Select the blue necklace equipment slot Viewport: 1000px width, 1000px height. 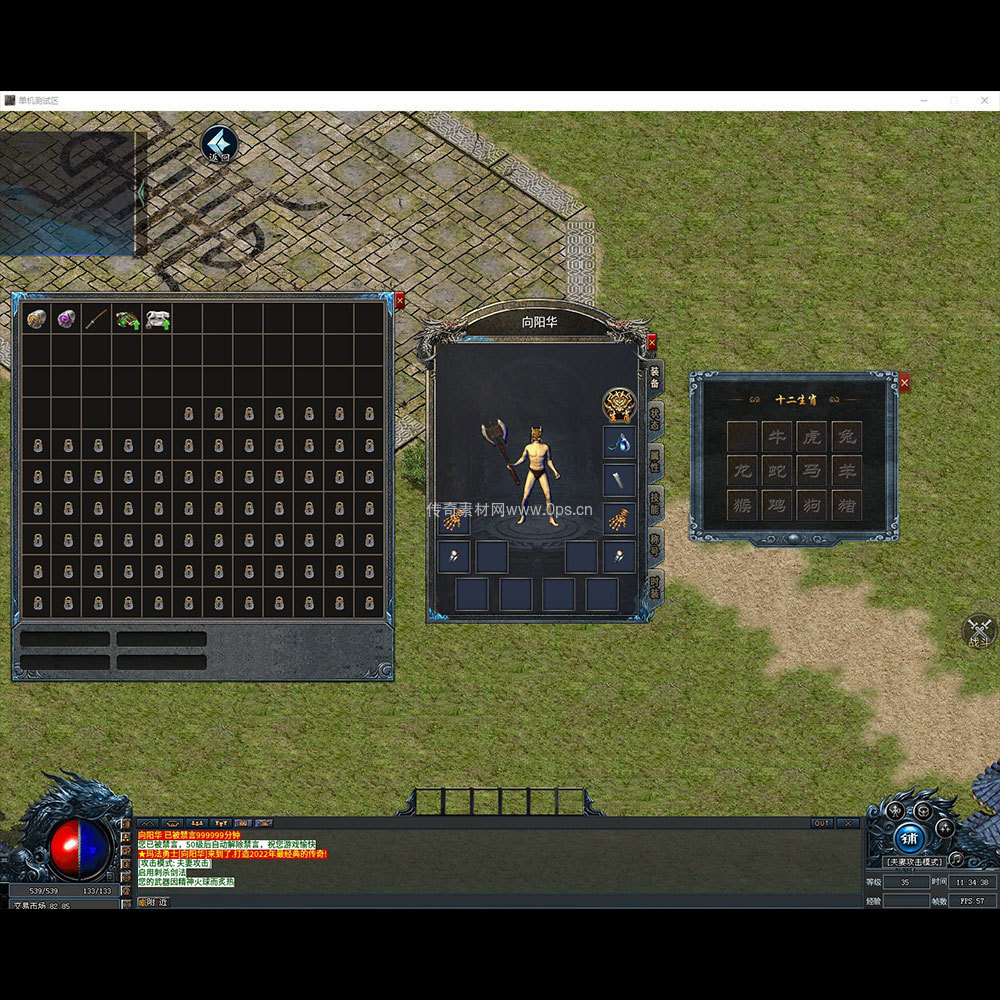[x=619, y=442]
